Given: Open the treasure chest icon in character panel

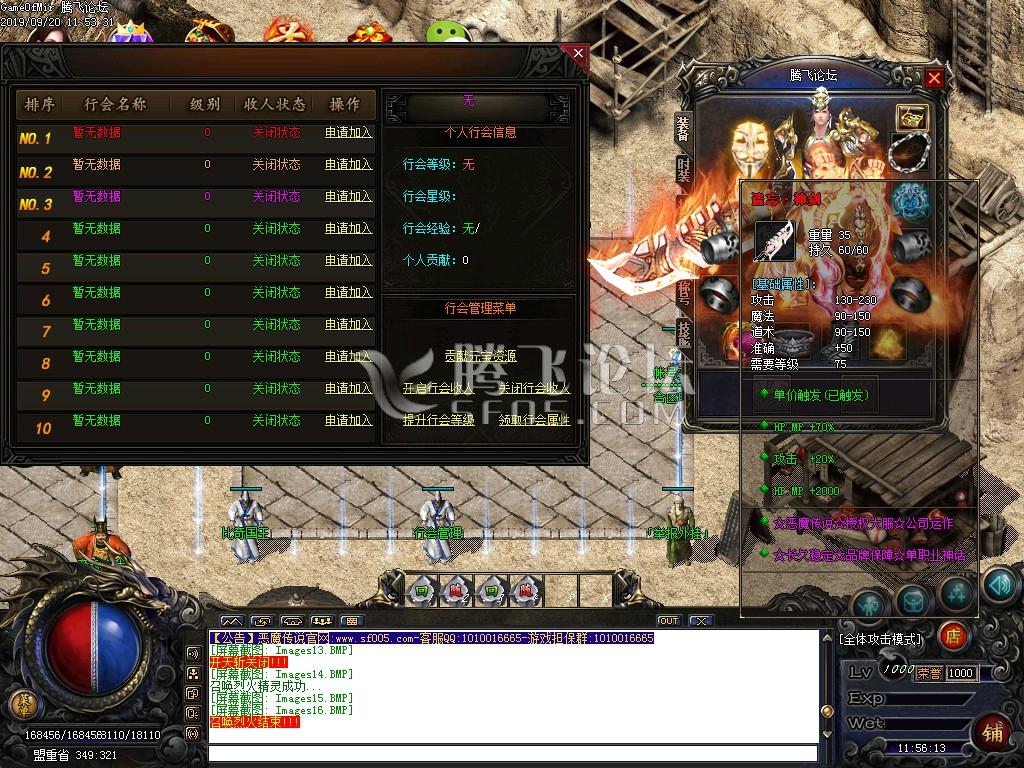Looking at the screenshot, I should coord(911,118).
